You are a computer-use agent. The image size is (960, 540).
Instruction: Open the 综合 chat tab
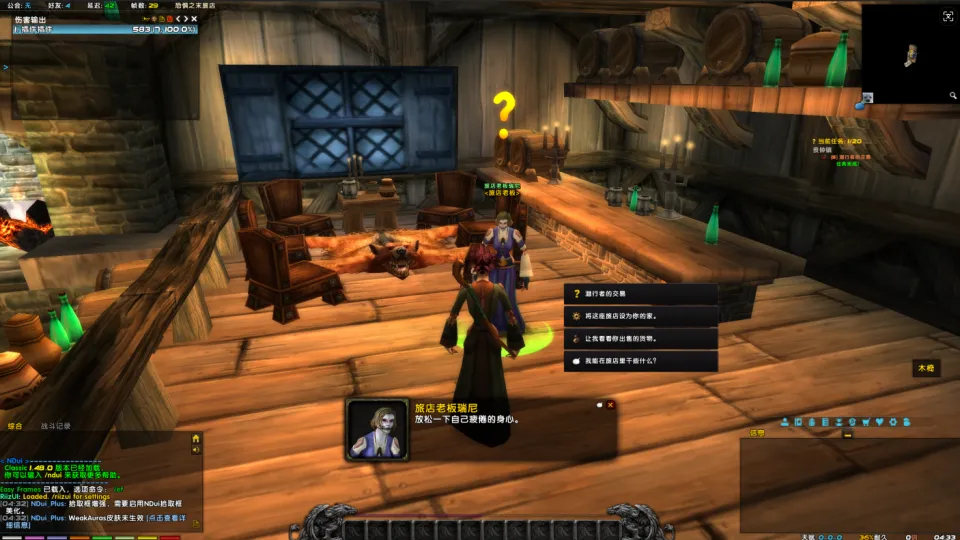point(16,426)
